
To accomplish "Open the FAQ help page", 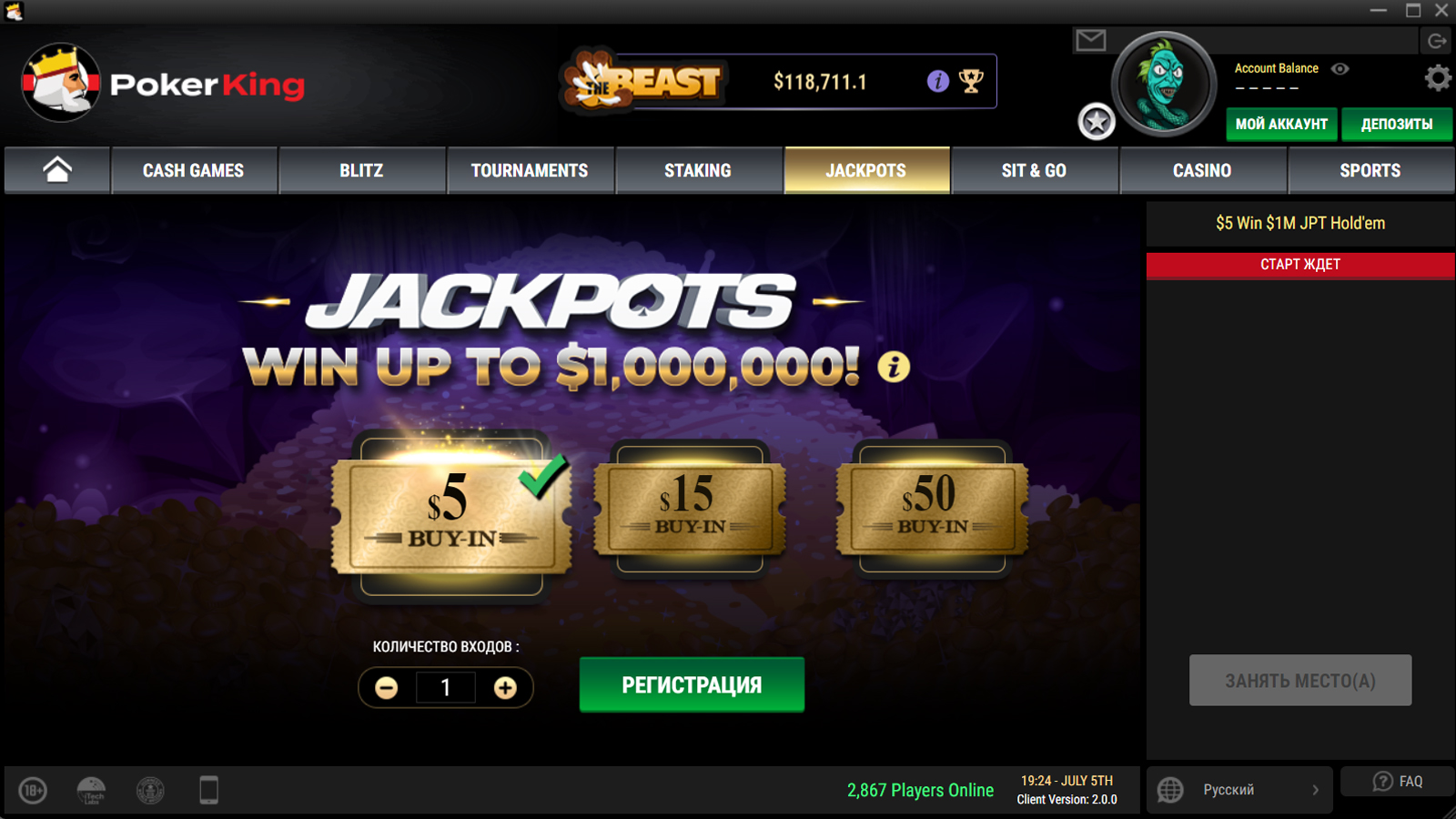I will [x=1398, y=782].
